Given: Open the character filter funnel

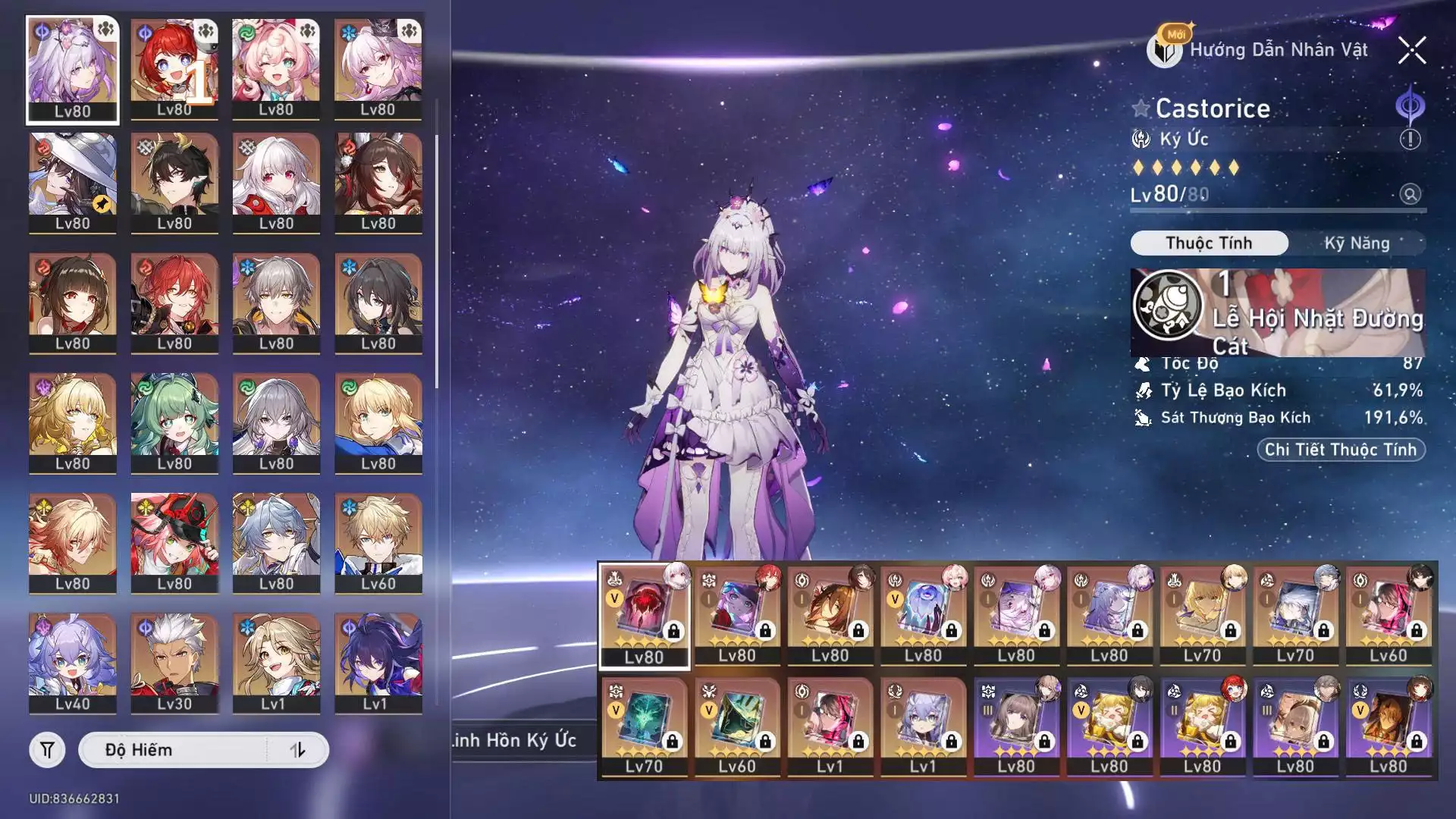Looking at the screenshot, I should tap(47, 750).
